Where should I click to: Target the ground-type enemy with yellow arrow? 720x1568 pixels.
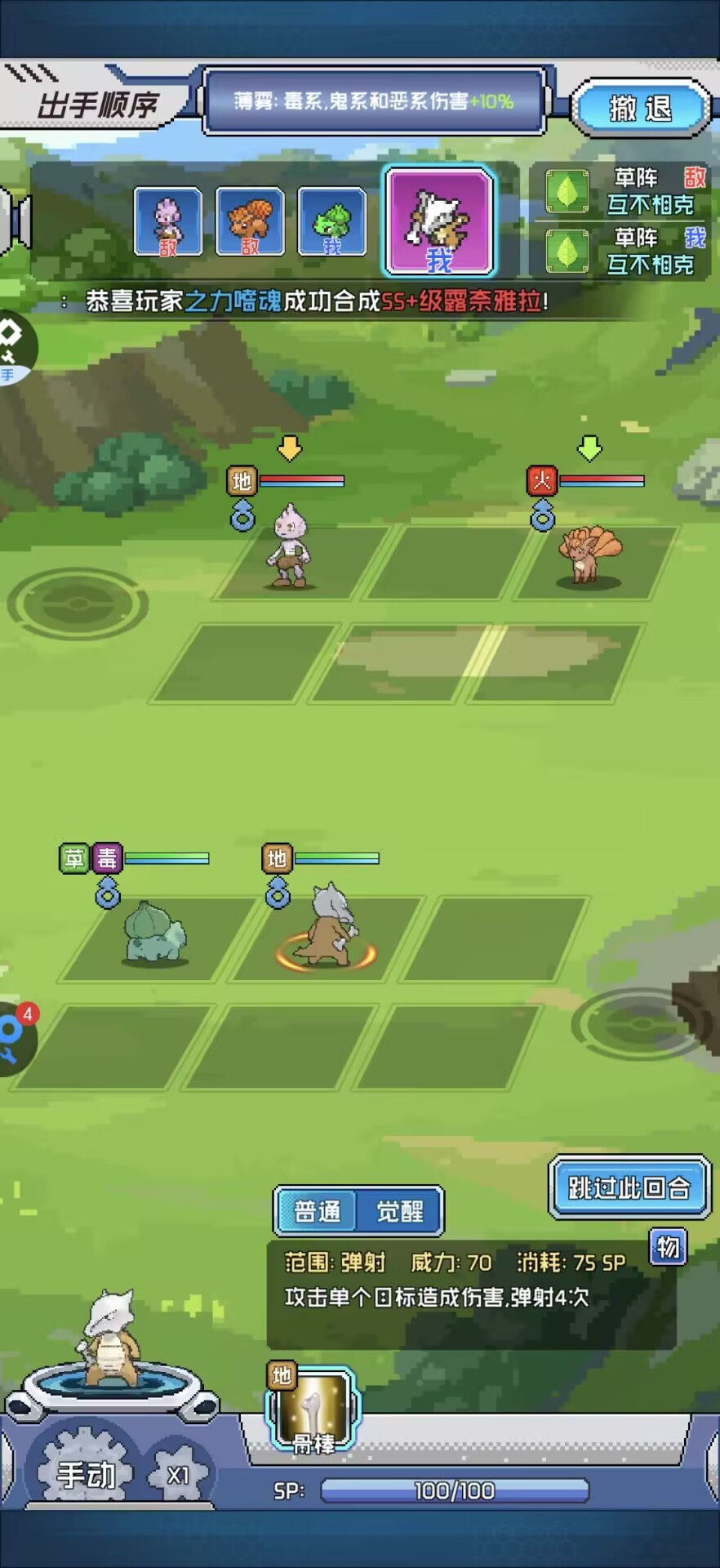(290, 547)
